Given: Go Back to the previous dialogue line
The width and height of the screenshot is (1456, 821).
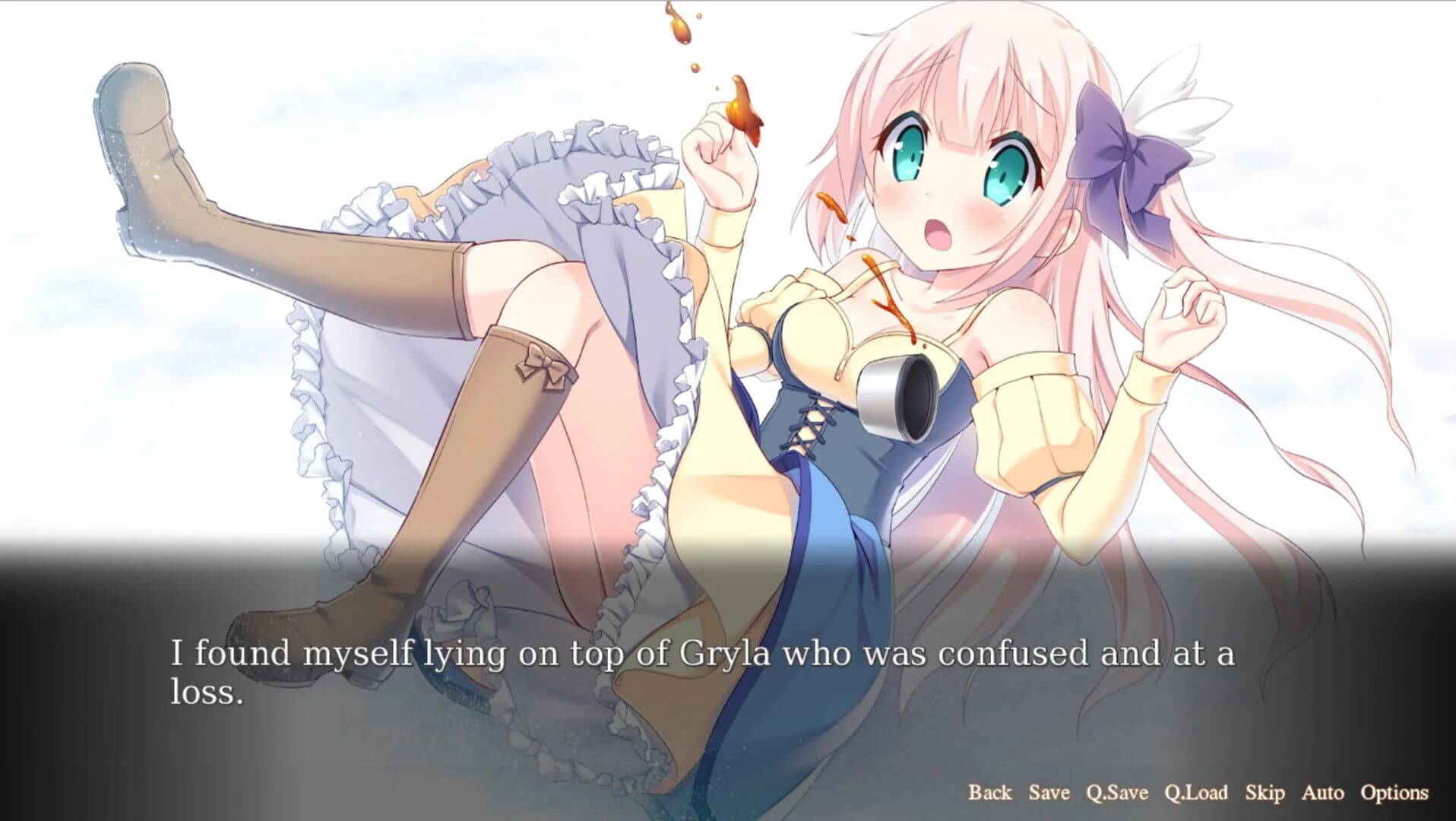Looking at the screenshot, I should coord(989,793).
